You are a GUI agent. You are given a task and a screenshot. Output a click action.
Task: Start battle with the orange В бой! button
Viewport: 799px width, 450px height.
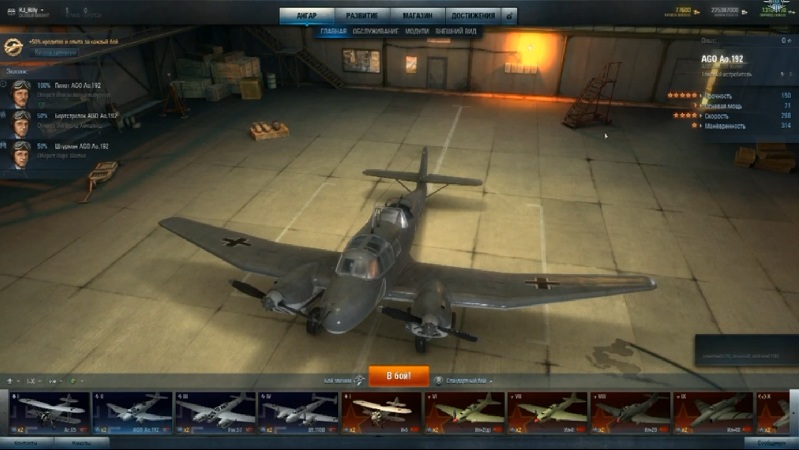tap(399, 376)
